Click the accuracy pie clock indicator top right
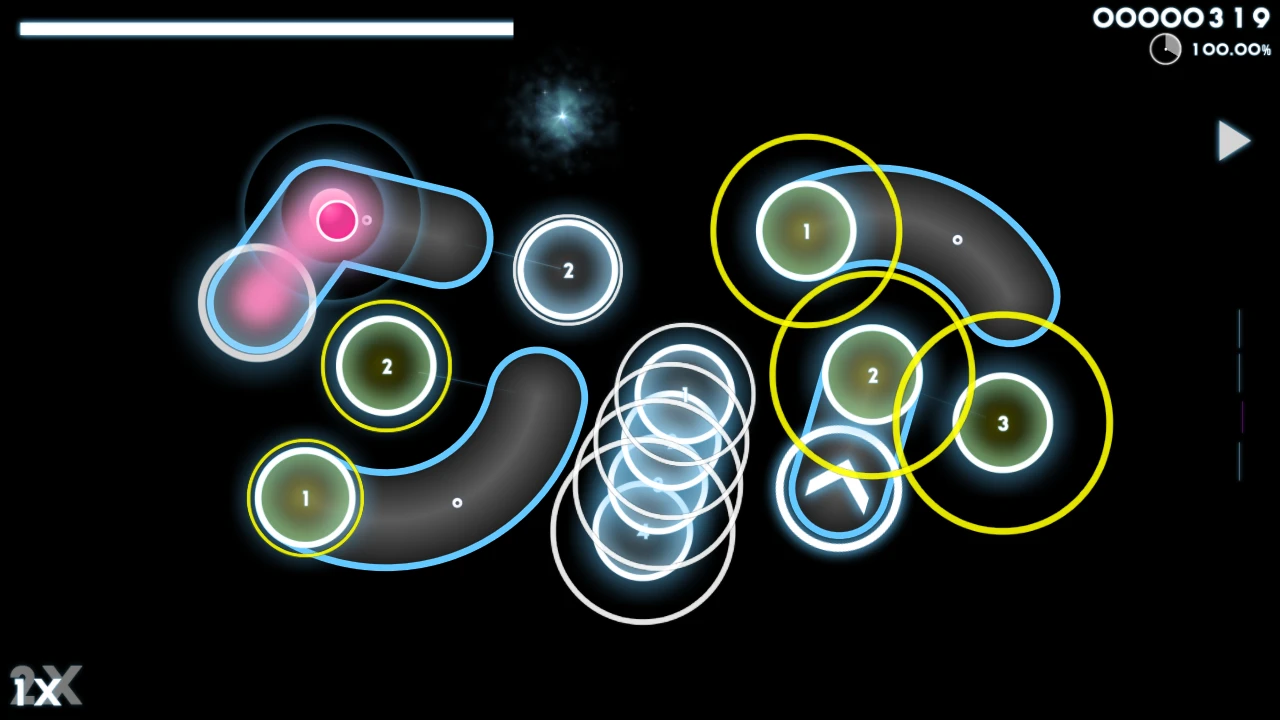 (1165, 48)
